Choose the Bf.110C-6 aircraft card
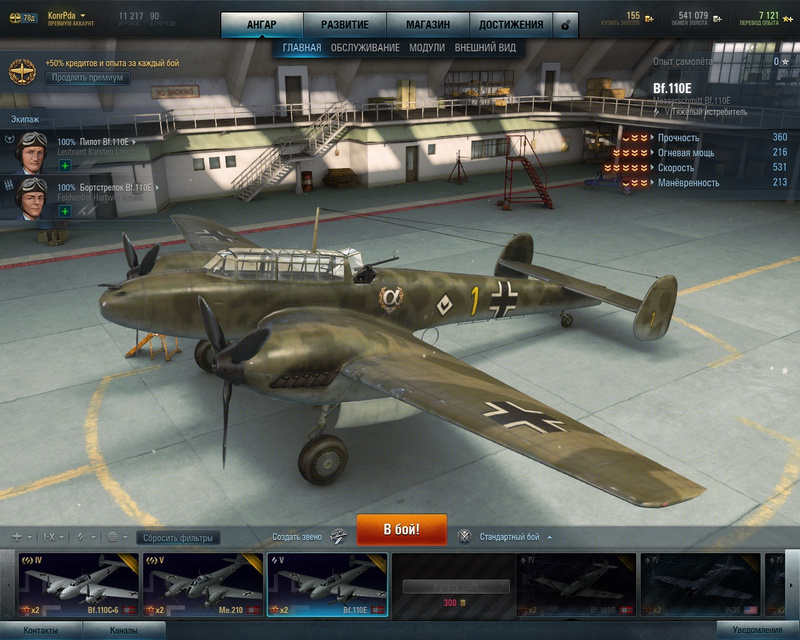The image size is (800, 640). pos(78,585)
